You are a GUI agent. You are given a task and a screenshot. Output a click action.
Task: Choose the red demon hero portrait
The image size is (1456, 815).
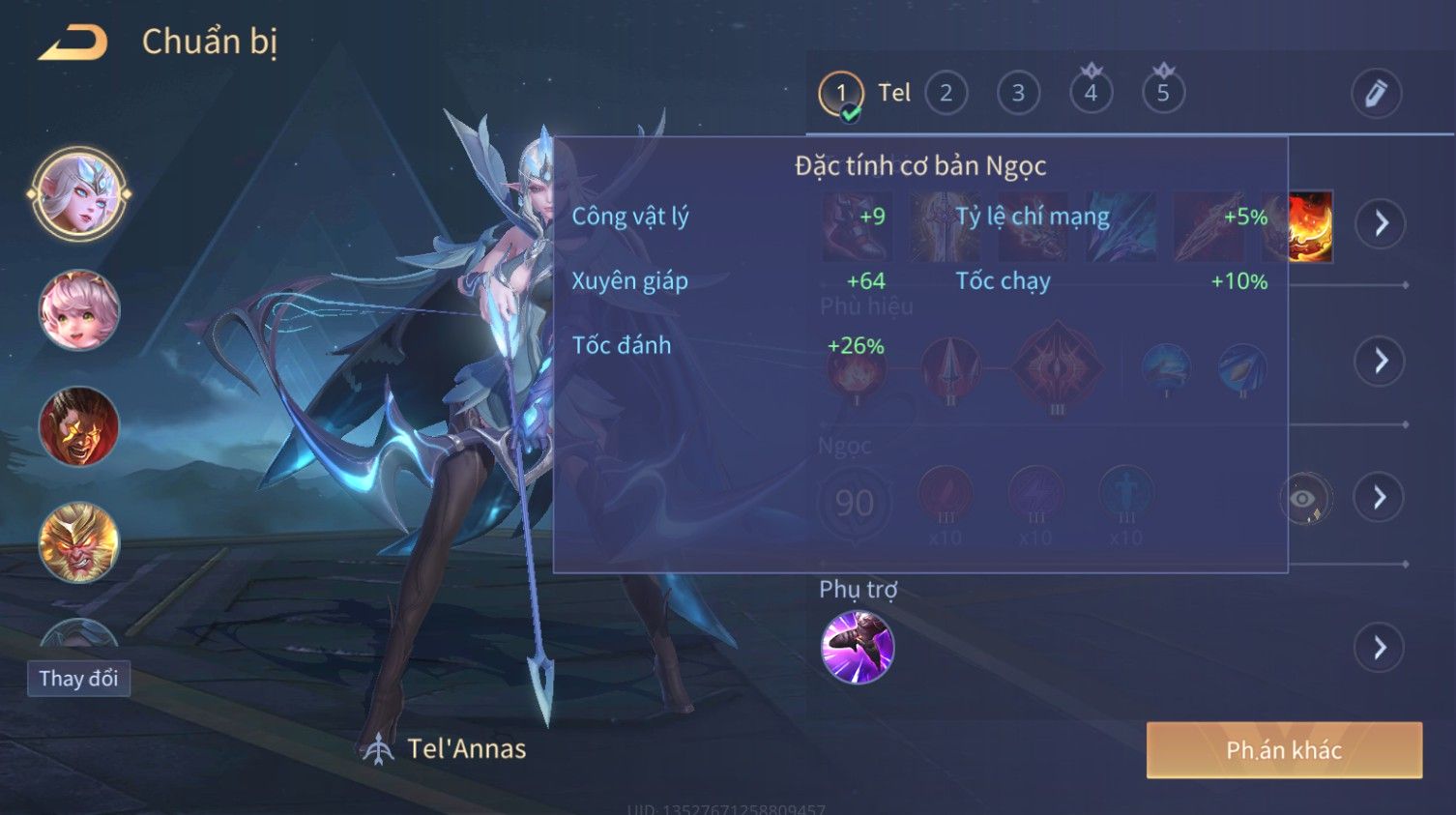[x=79, y=426]
